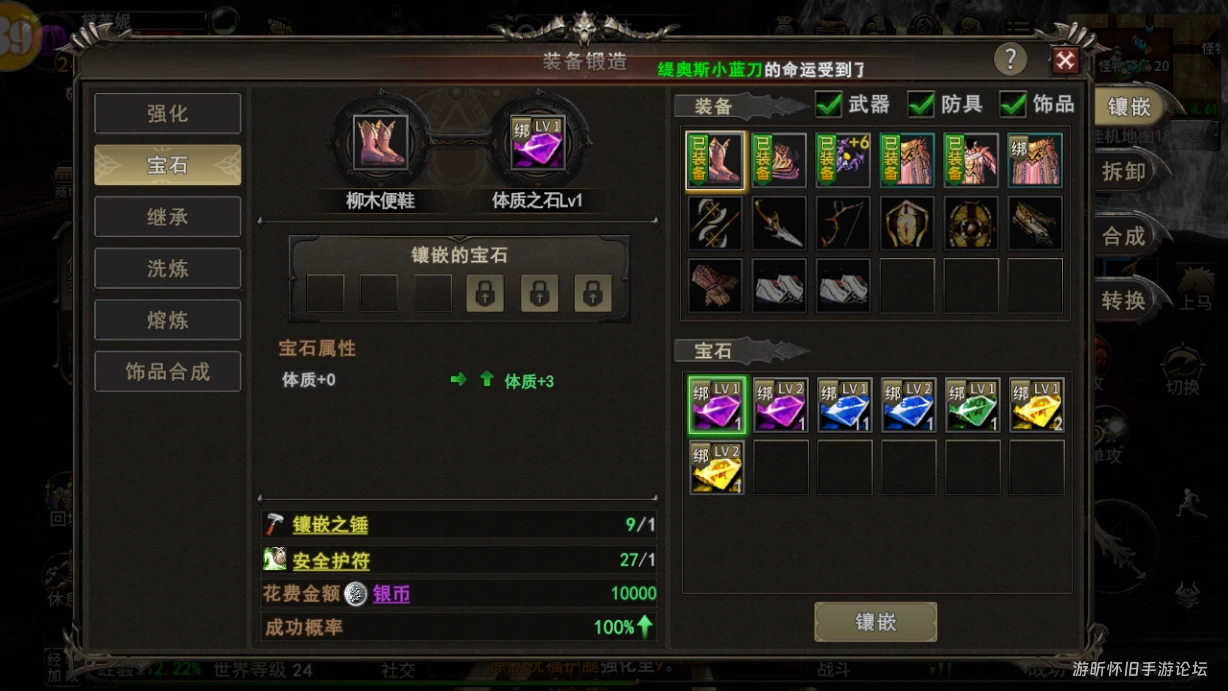
Task: Open the question mark help button
Action: [x=1010, y=59]
